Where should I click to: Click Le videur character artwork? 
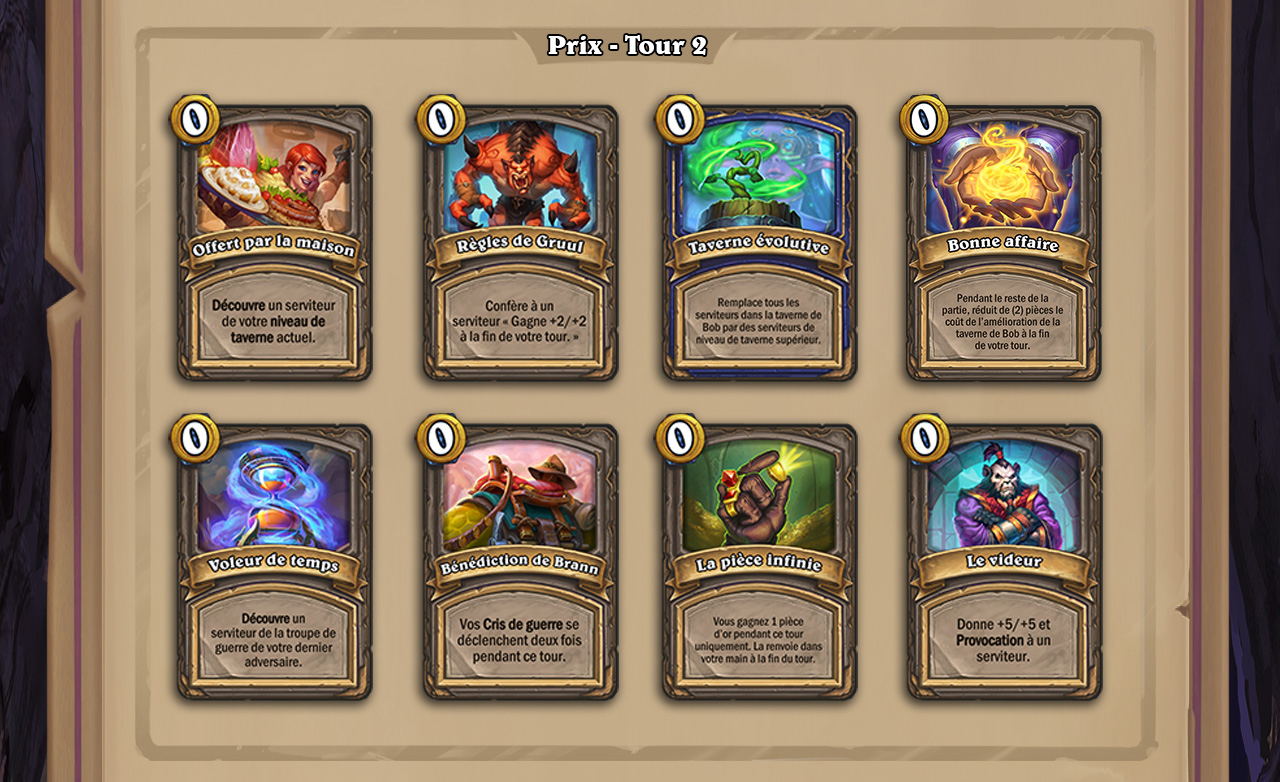click(x=1004, y=497)
